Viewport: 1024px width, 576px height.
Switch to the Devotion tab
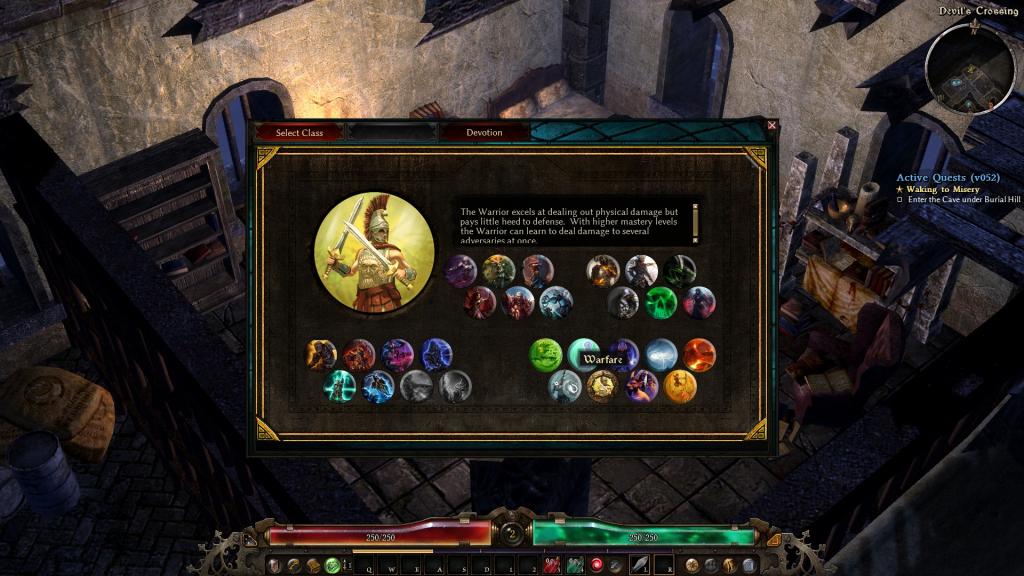[x=484, y=132]
